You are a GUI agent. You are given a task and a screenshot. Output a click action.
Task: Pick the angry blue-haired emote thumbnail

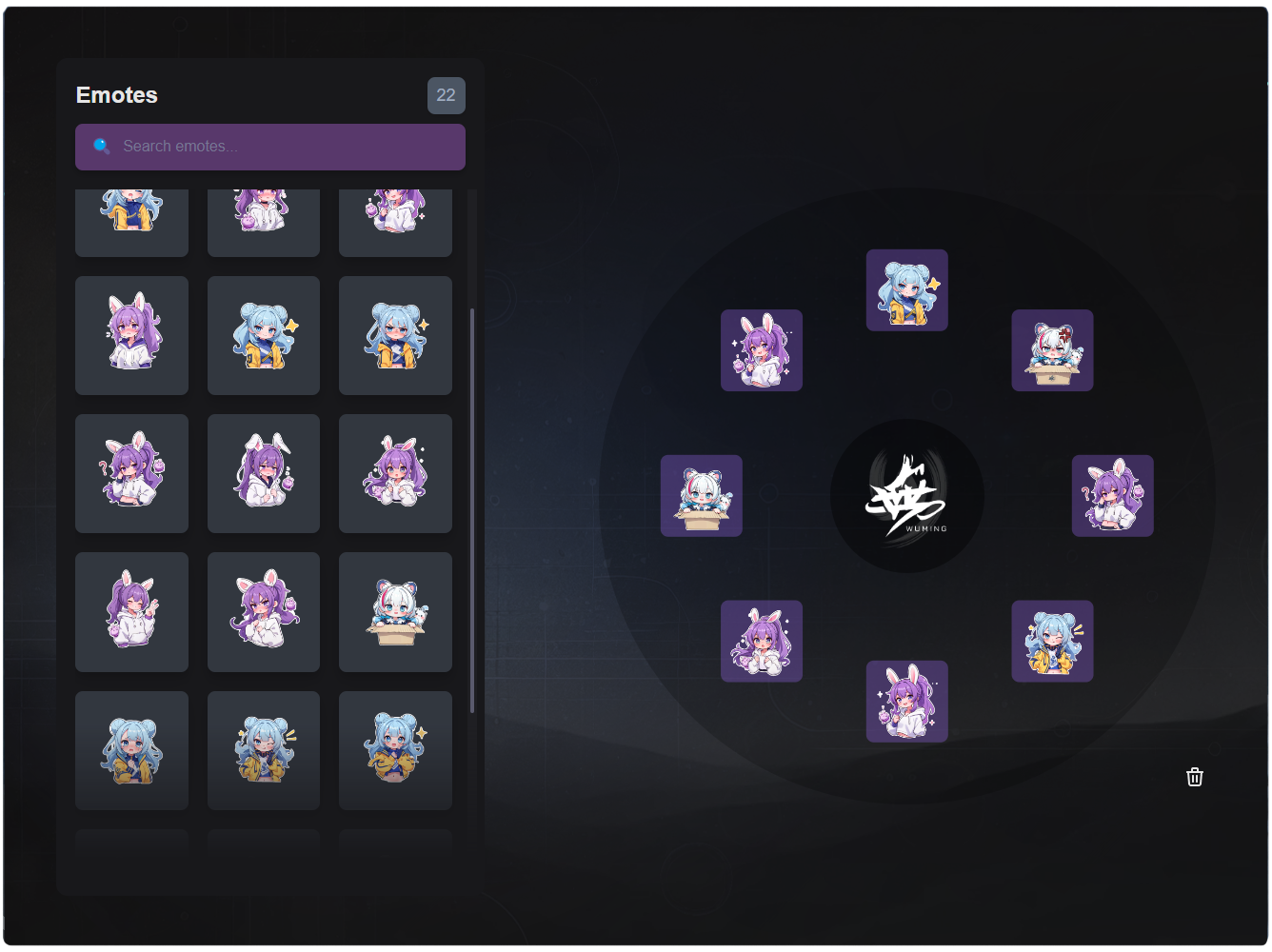click(x=395, y=334)
